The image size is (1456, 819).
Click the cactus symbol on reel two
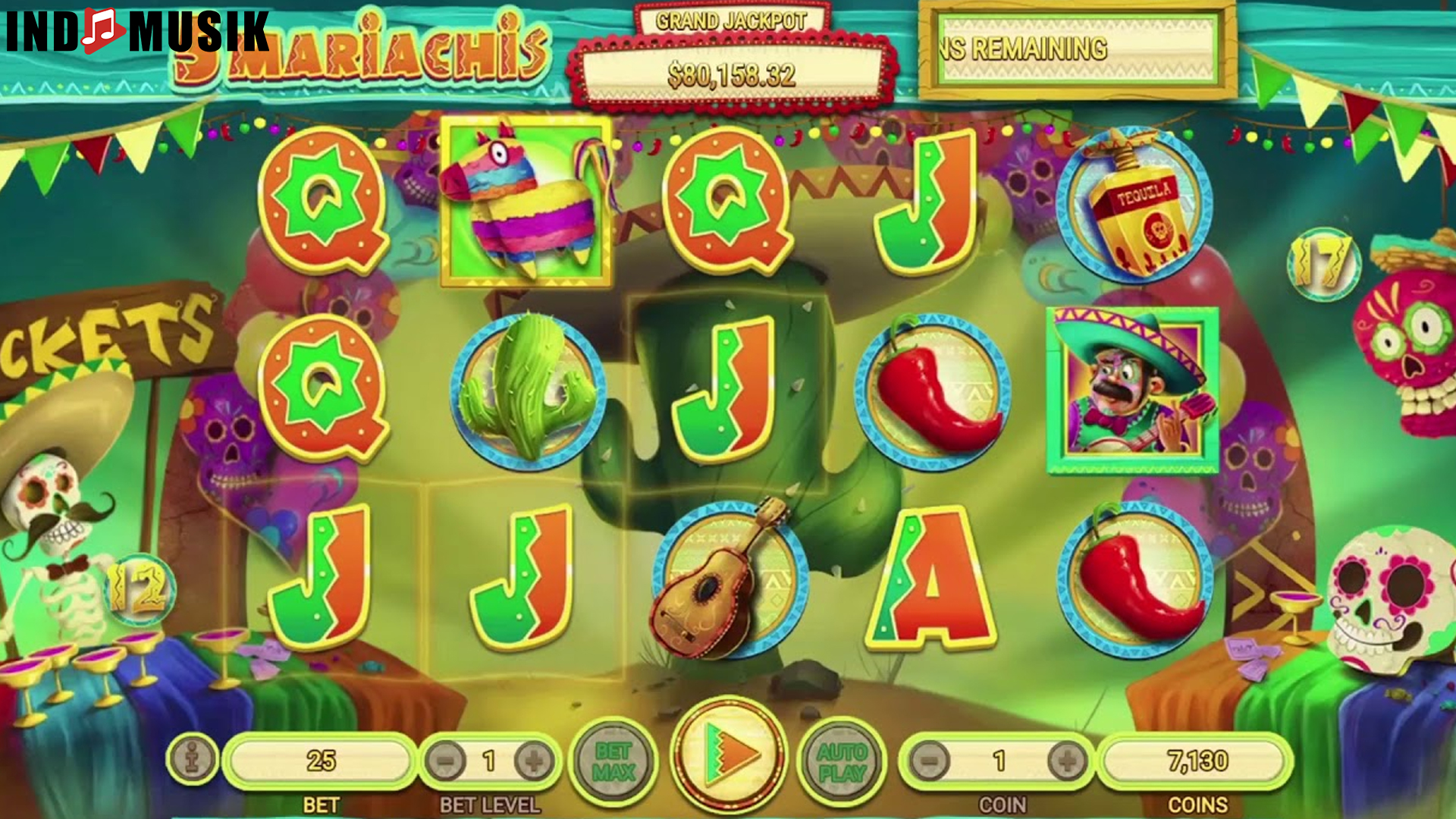point(523,391)
